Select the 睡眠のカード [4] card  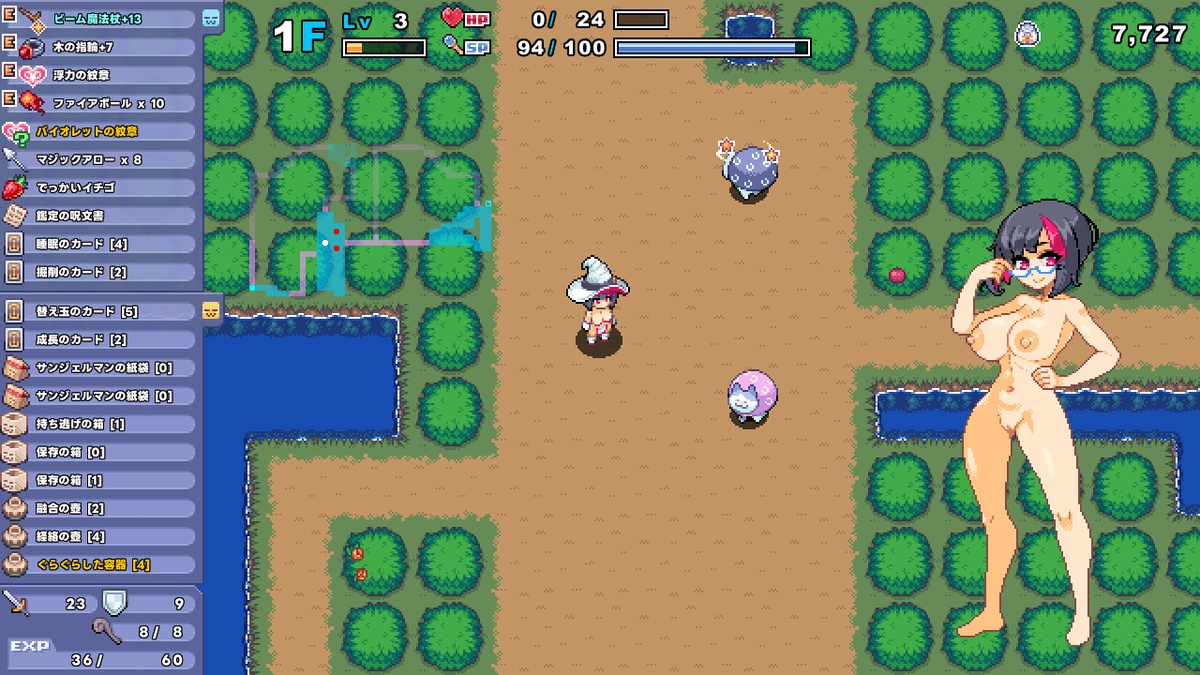coord(100,243)
